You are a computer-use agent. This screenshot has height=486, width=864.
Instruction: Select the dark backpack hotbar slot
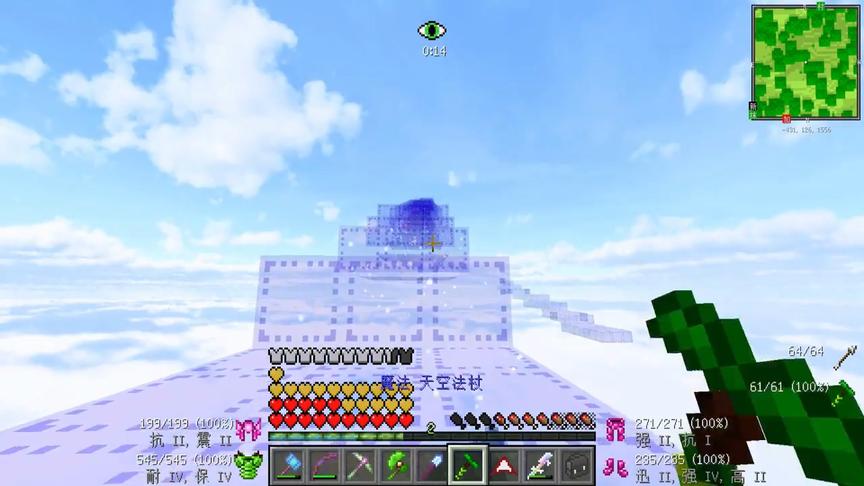[x=576, y=466]
